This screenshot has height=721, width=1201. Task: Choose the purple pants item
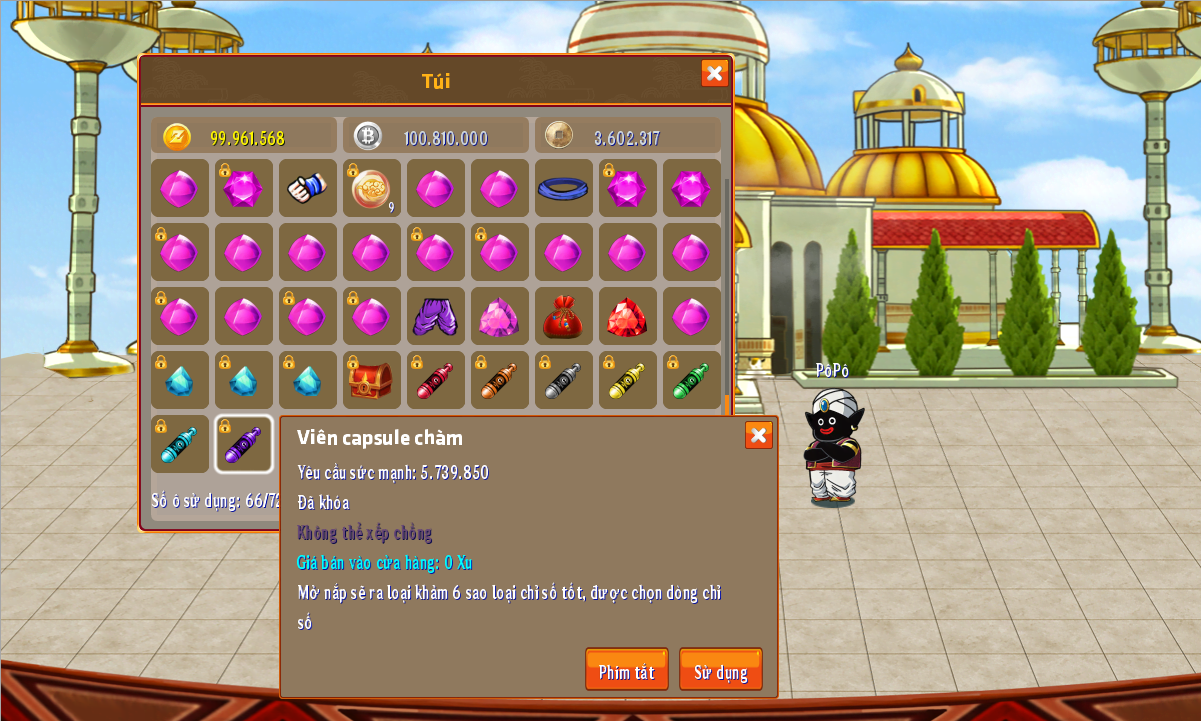point(435,316)
